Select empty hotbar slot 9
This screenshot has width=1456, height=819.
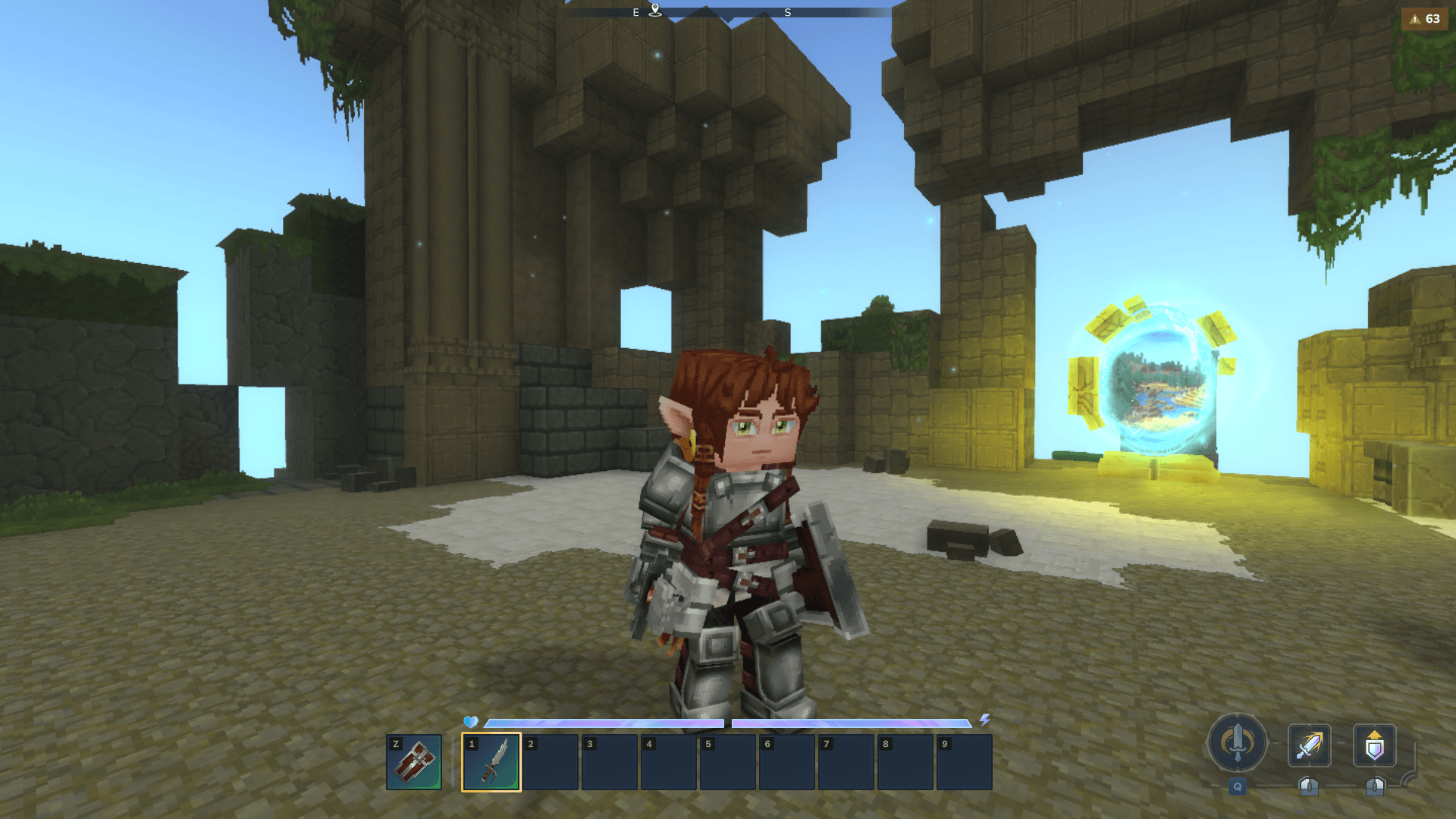click(x=964, y=762)
